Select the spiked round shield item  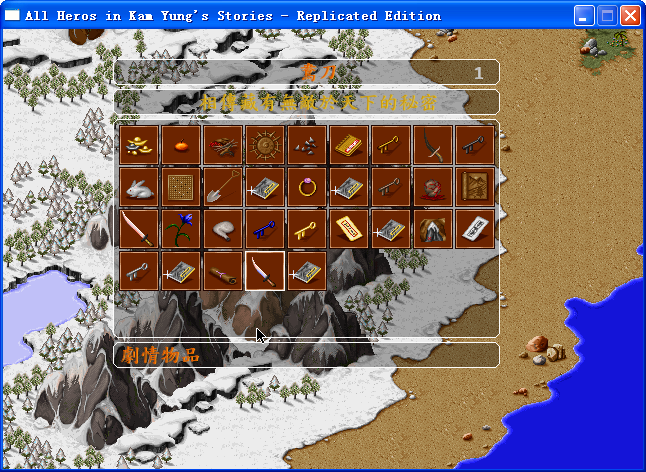tap(264, 144)
